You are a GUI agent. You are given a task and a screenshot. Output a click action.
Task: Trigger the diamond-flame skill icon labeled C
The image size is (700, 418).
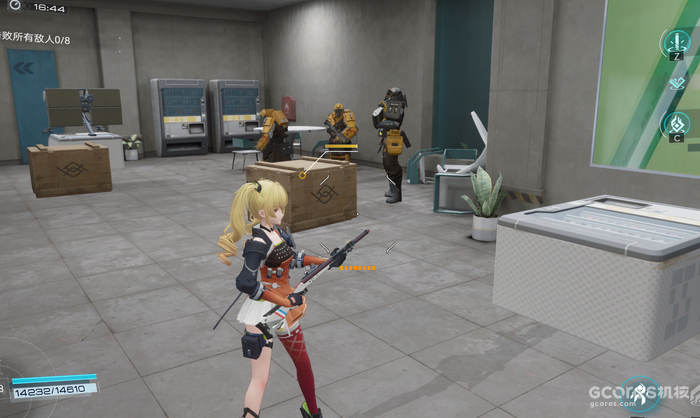(x=676, y=125)
